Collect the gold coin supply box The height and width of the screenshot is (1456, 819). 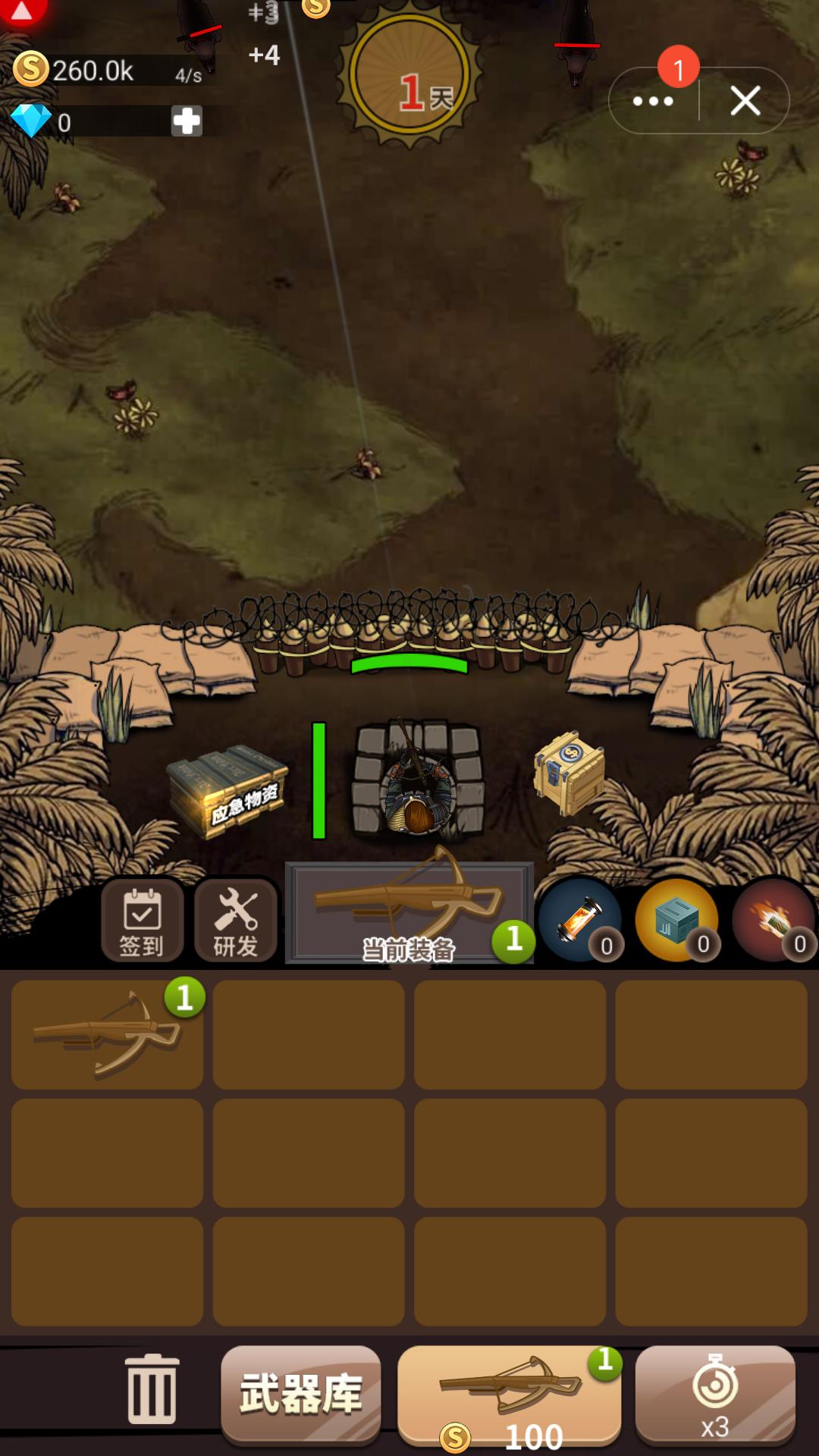[x=570, y=772]
